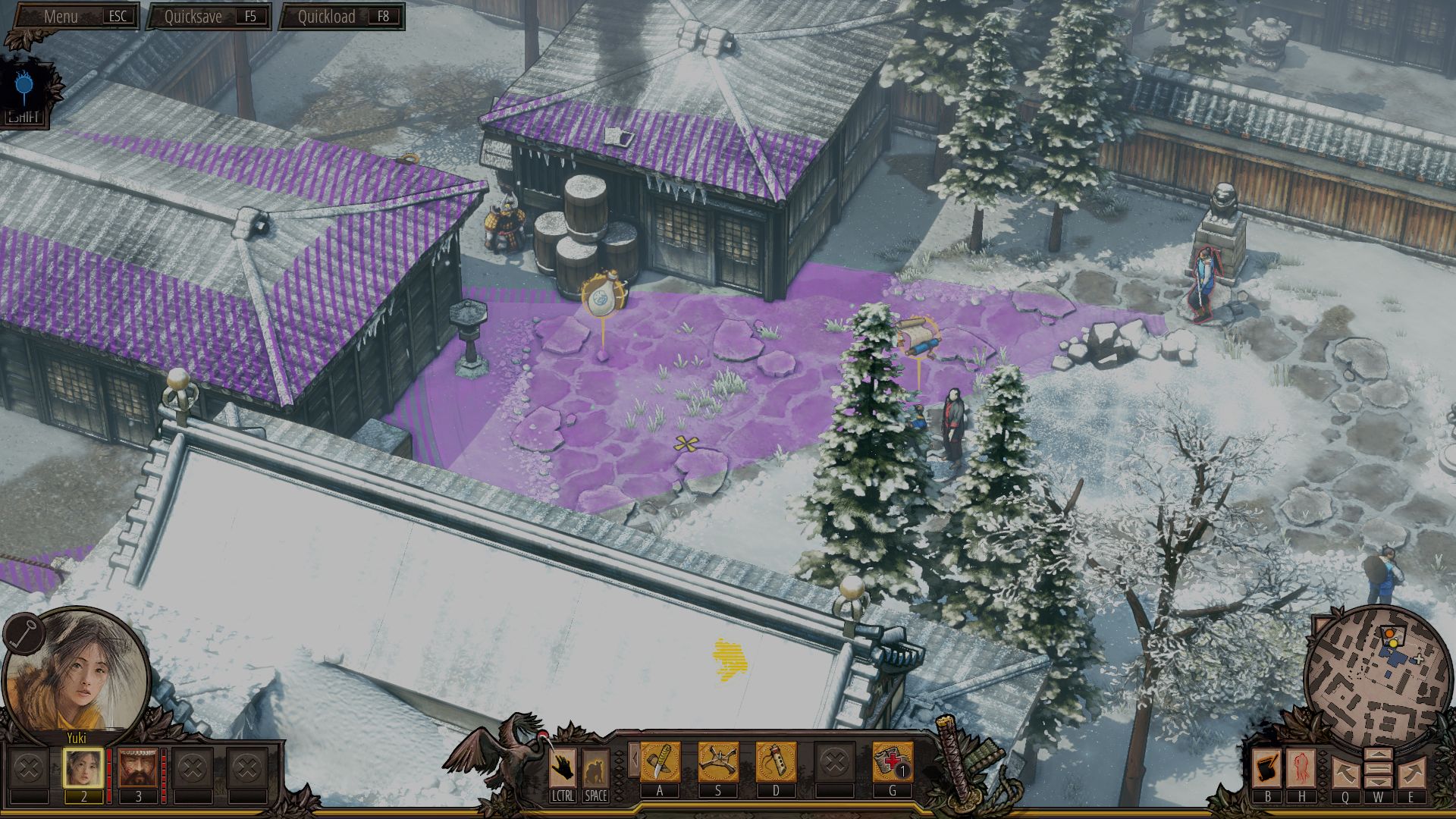The image size is (1456, 819).
Task: Click the Quicksave button
Action: pos(209,17)
